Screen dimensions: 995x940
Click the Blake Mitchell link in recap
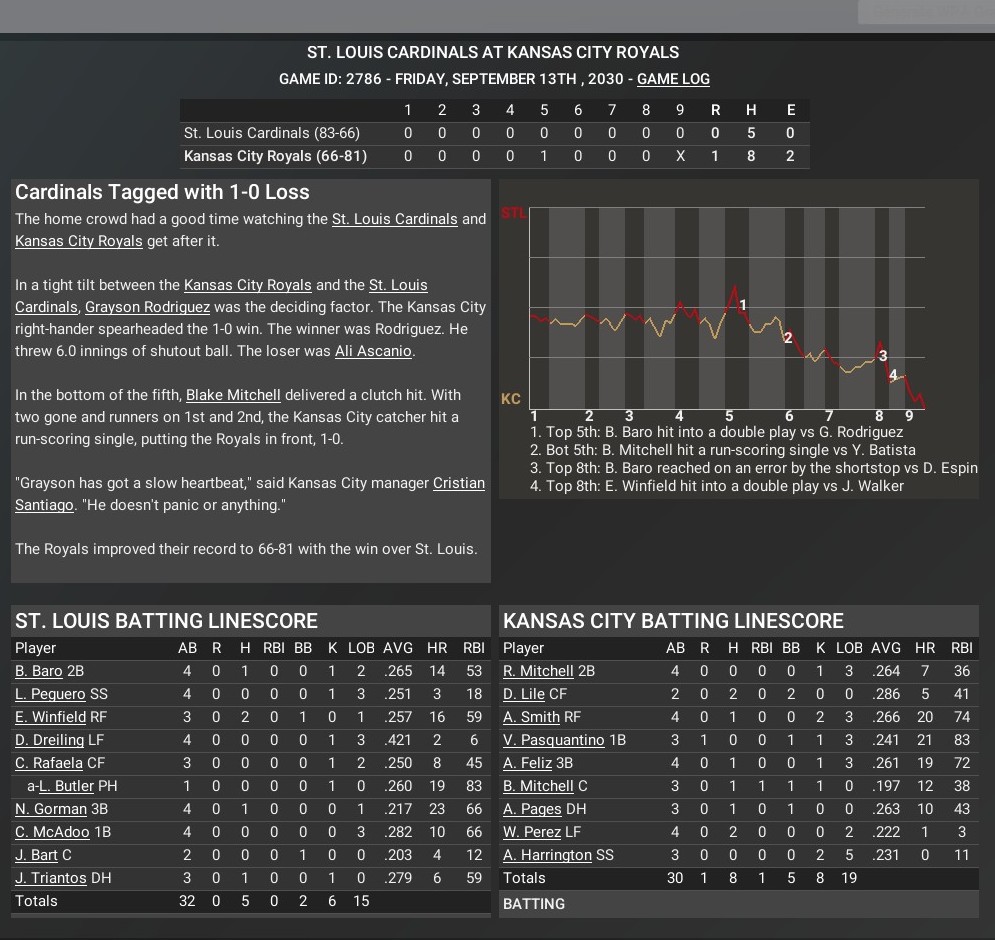[233, 395]
